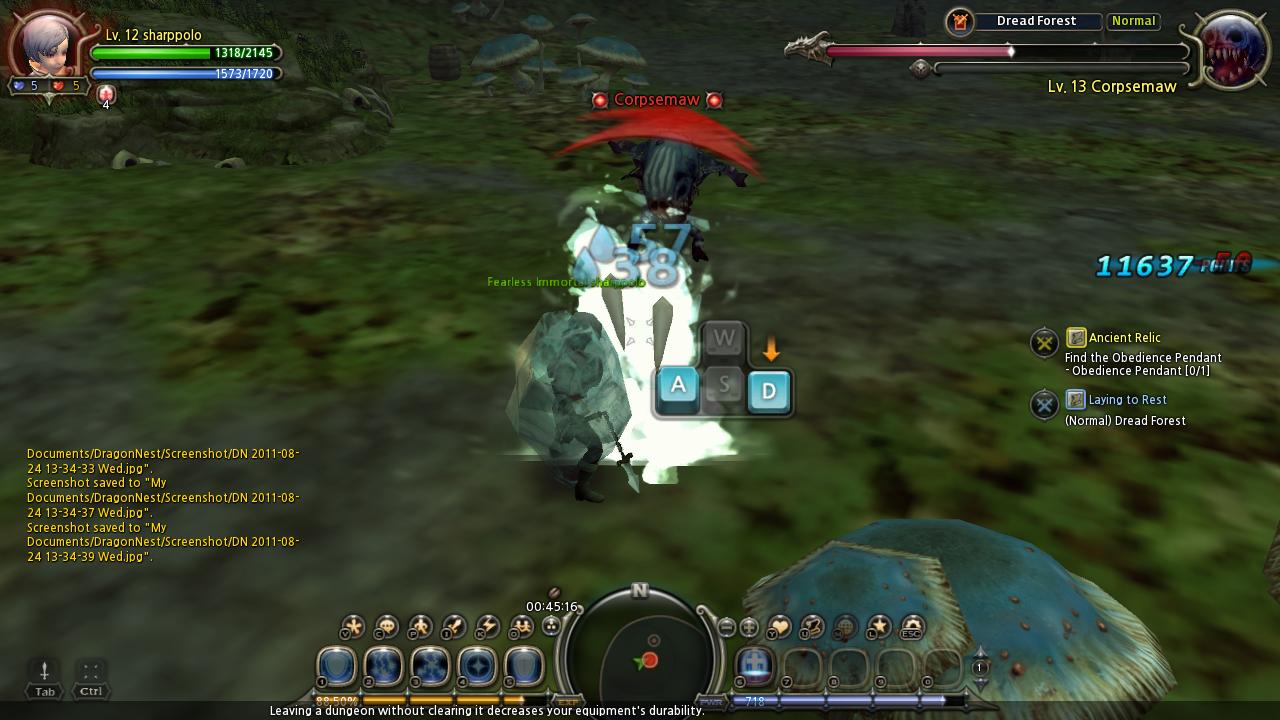Click the character C menu icon
This screenshot has height=720, width=1280.
pos(386,626)
